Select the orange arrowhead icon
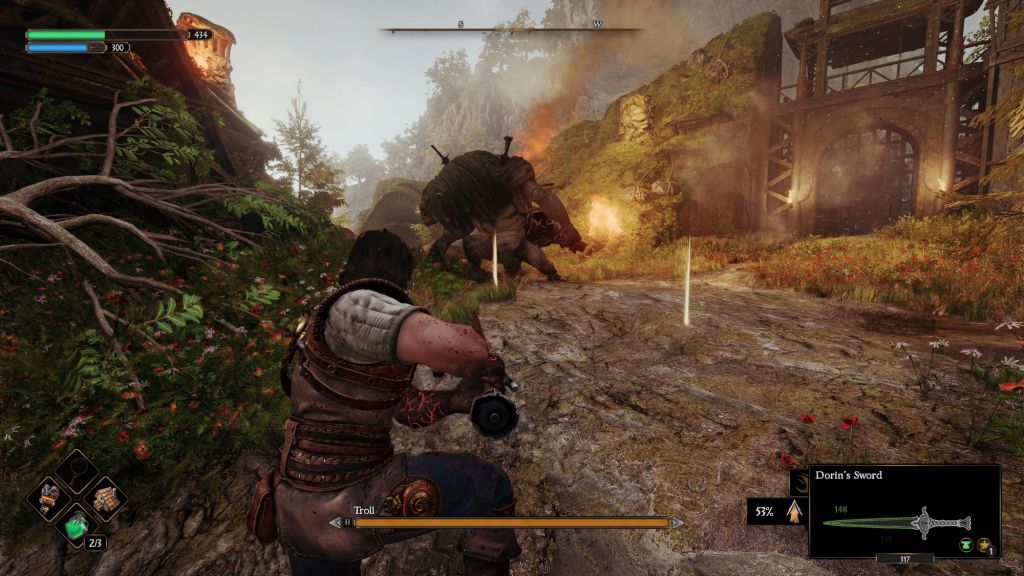 [x=795, y=512]
